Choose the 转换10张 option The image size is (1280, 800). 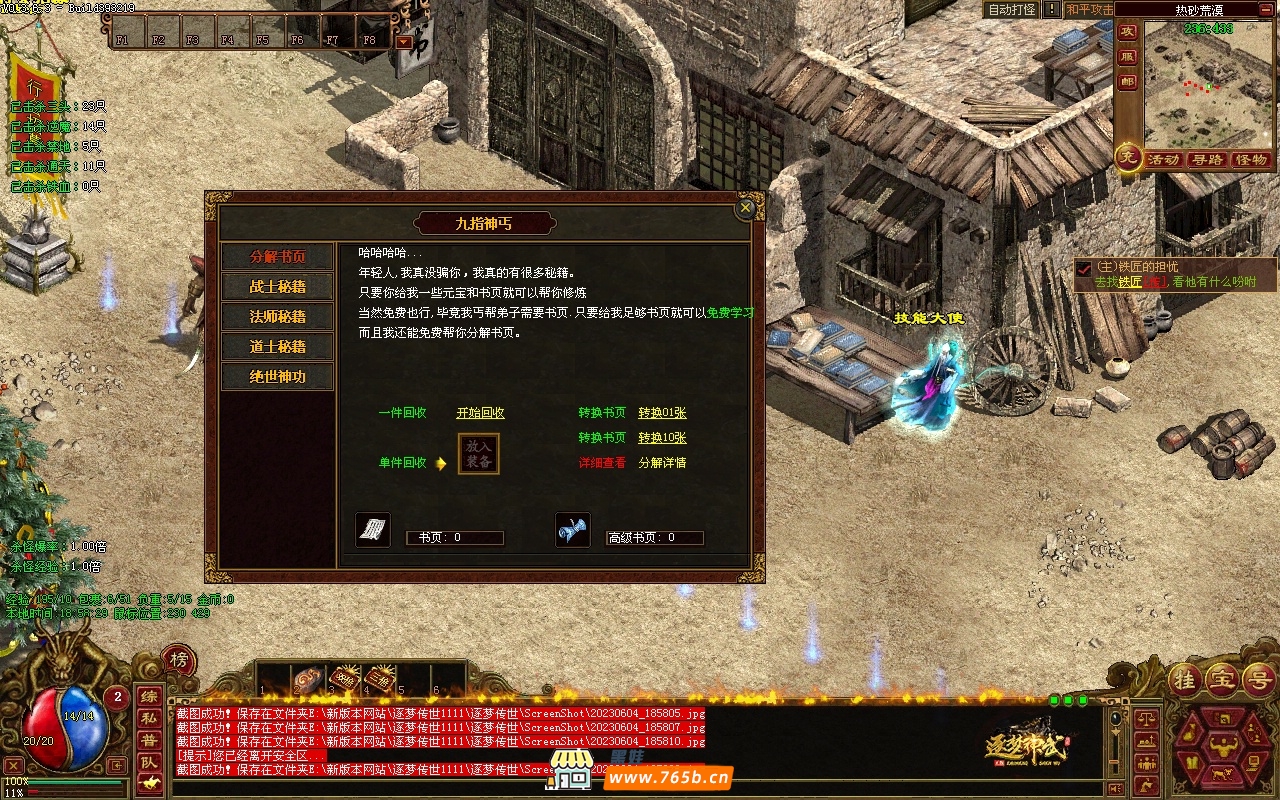662,438
